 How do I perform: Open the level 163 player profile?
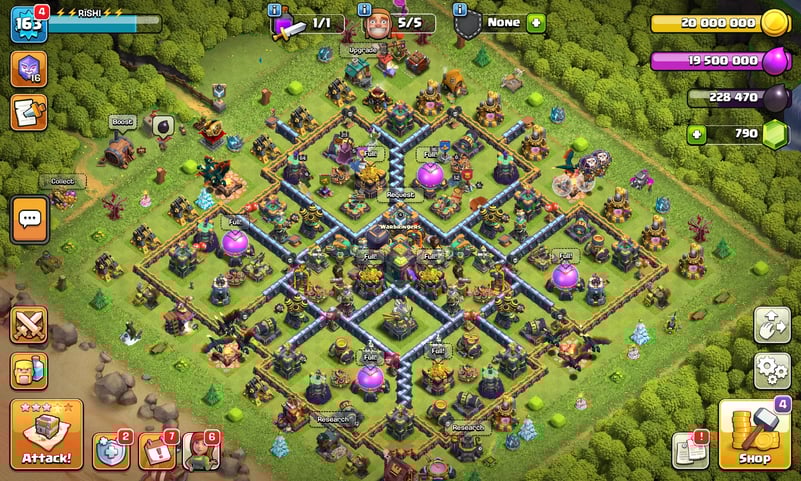28,24
